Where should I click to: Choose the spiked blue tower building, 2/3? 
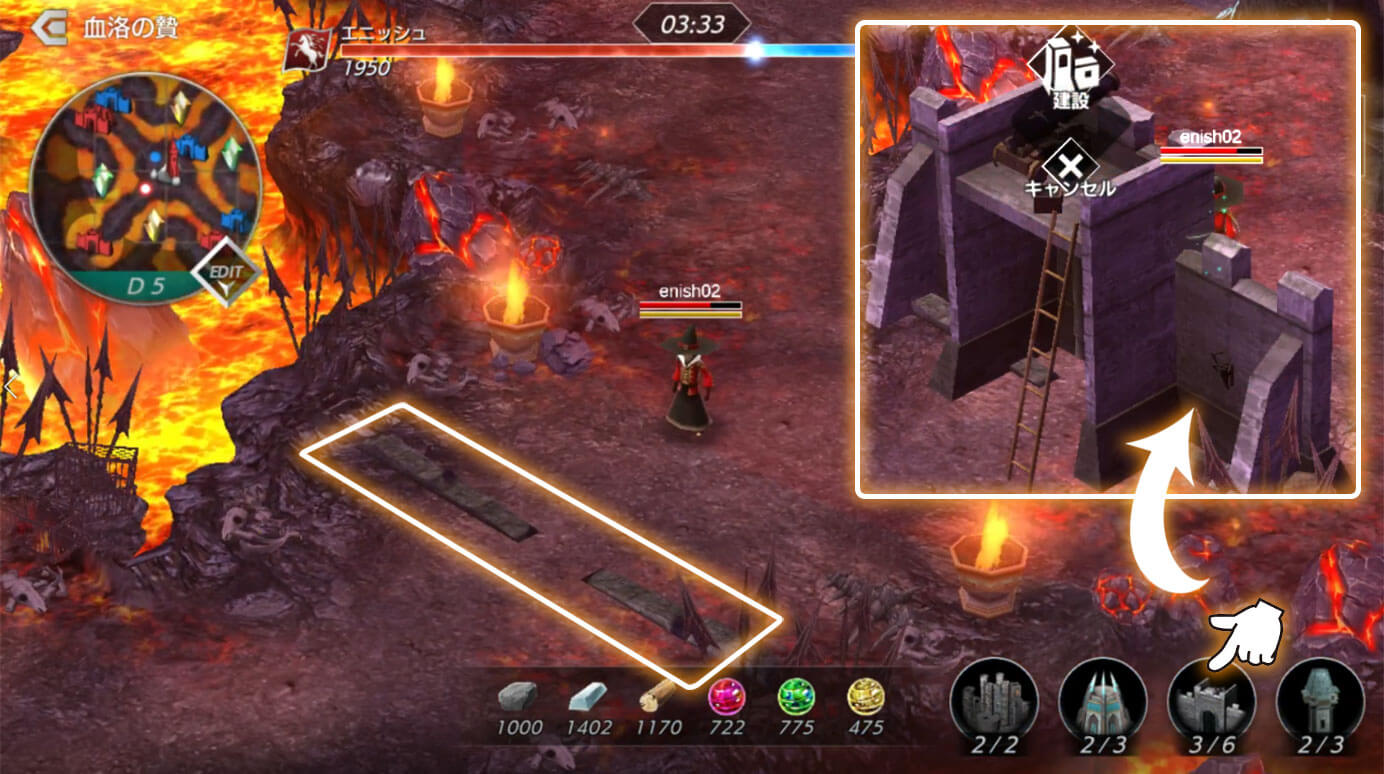point(1102,699)
